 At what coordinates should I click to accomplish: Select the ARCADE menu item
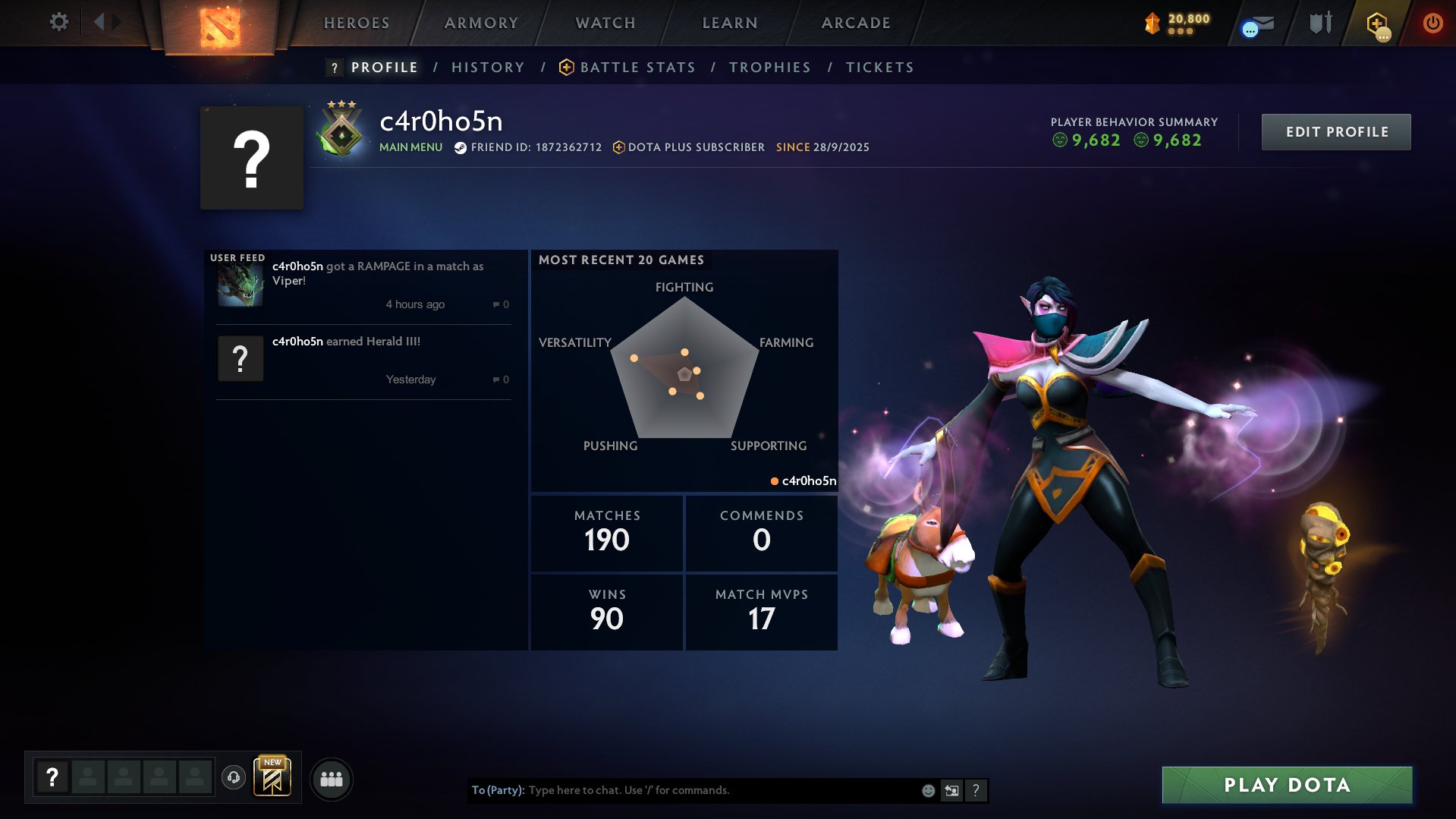[855, 23]
